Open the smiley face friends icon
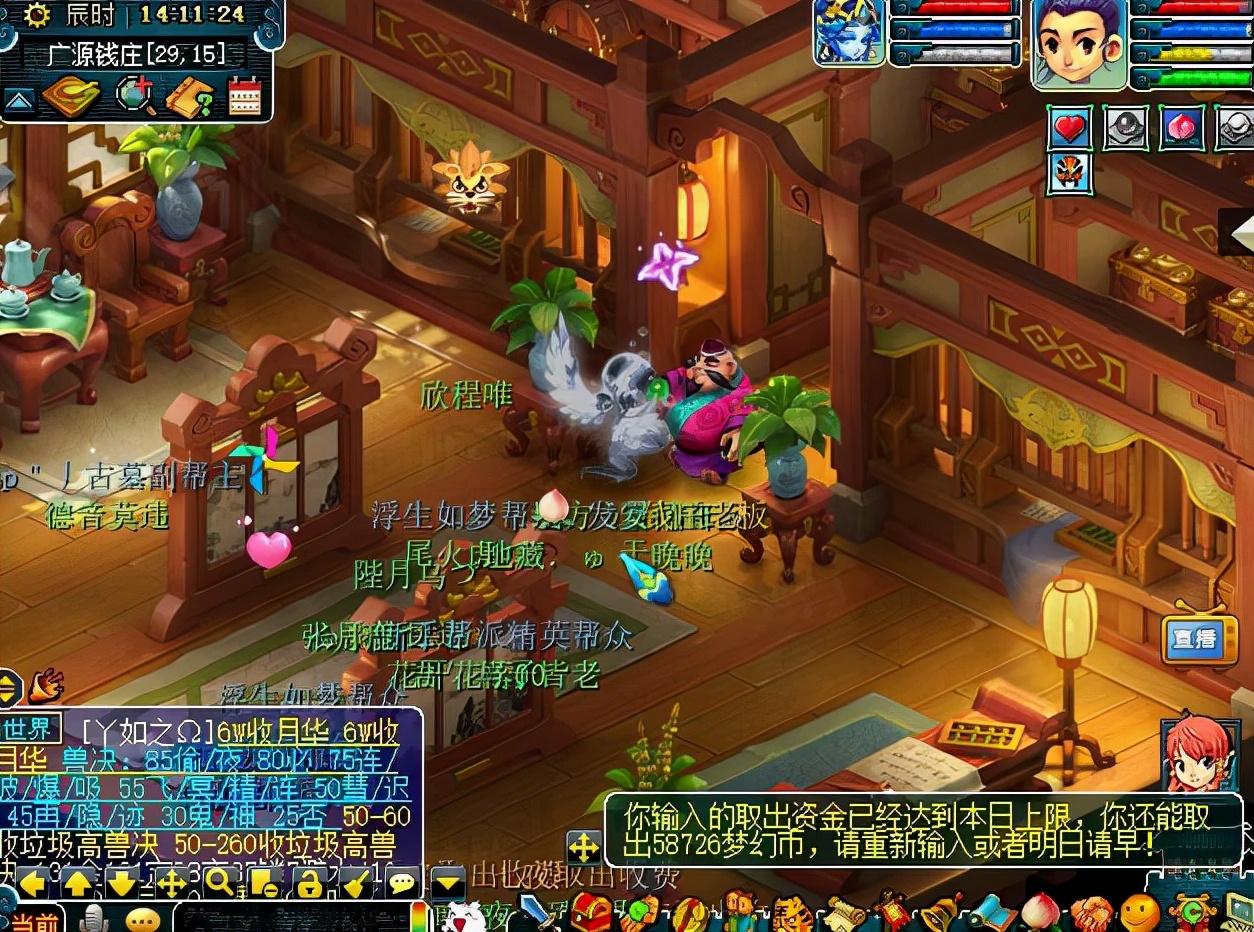 tap(1140, 913)
